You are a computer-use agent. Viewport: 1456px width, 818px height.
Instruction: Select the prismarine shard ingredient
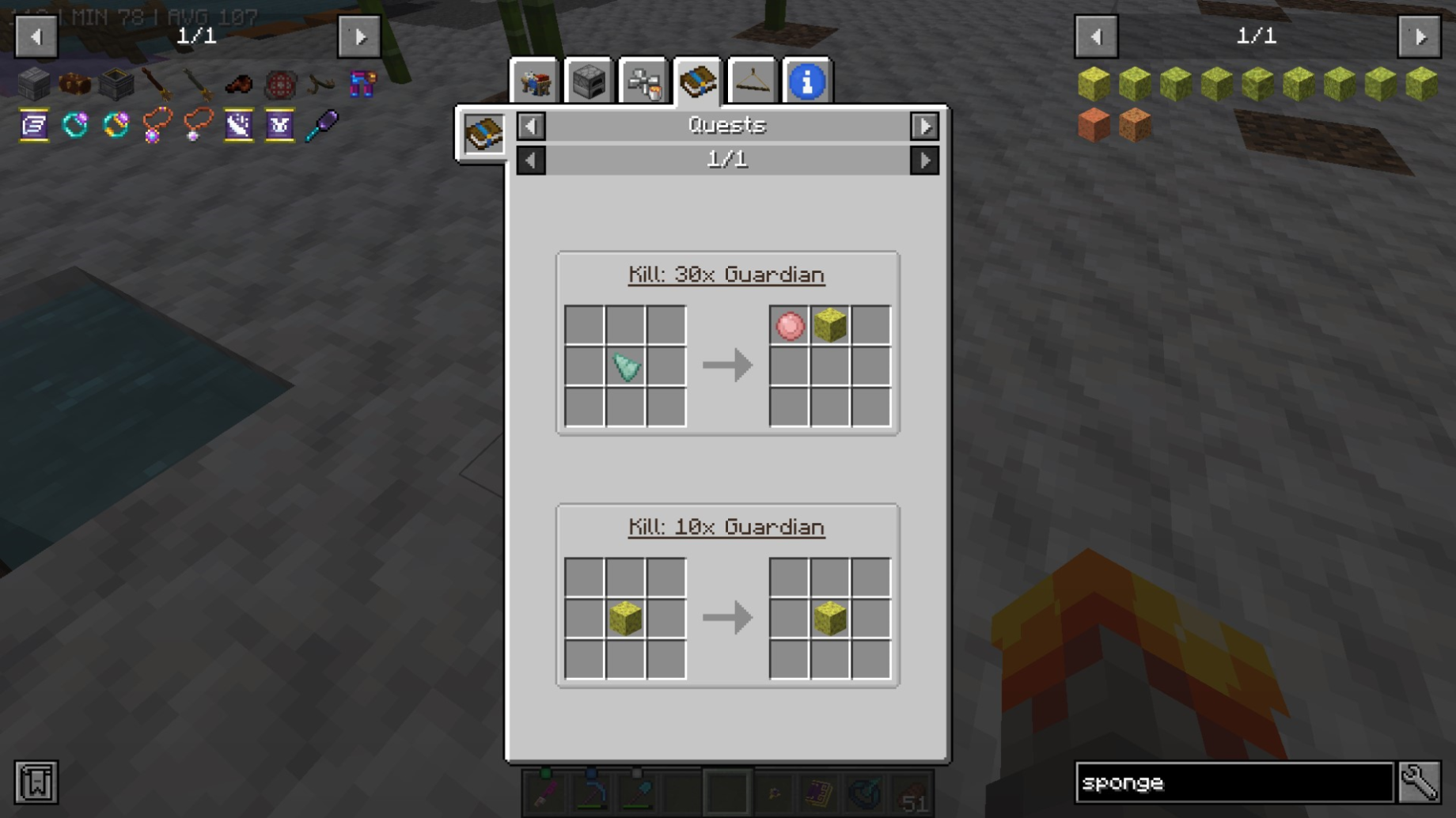pos(625,366)
